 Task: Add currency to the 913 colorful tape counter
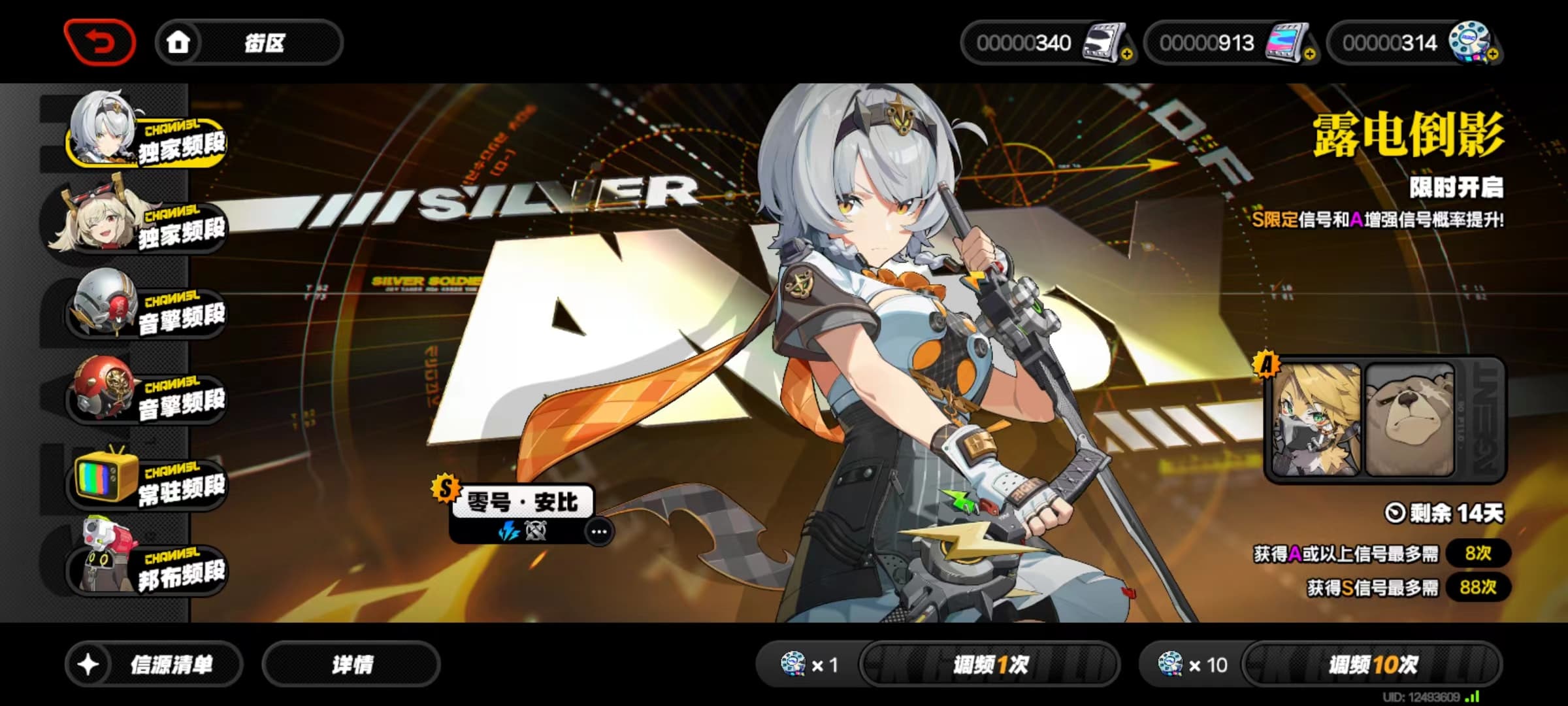pyautogui.click(x=1310, y=55)
